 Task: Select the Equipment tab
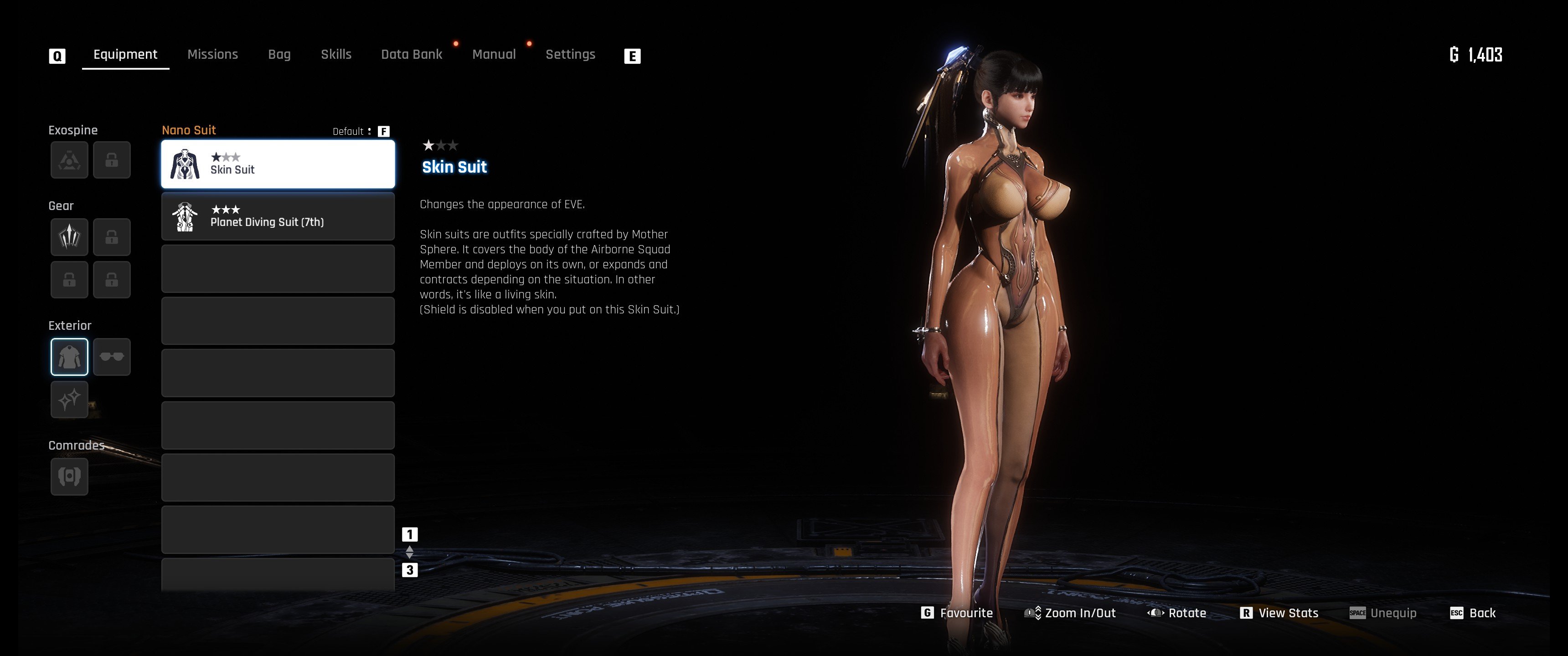[125, 55]
